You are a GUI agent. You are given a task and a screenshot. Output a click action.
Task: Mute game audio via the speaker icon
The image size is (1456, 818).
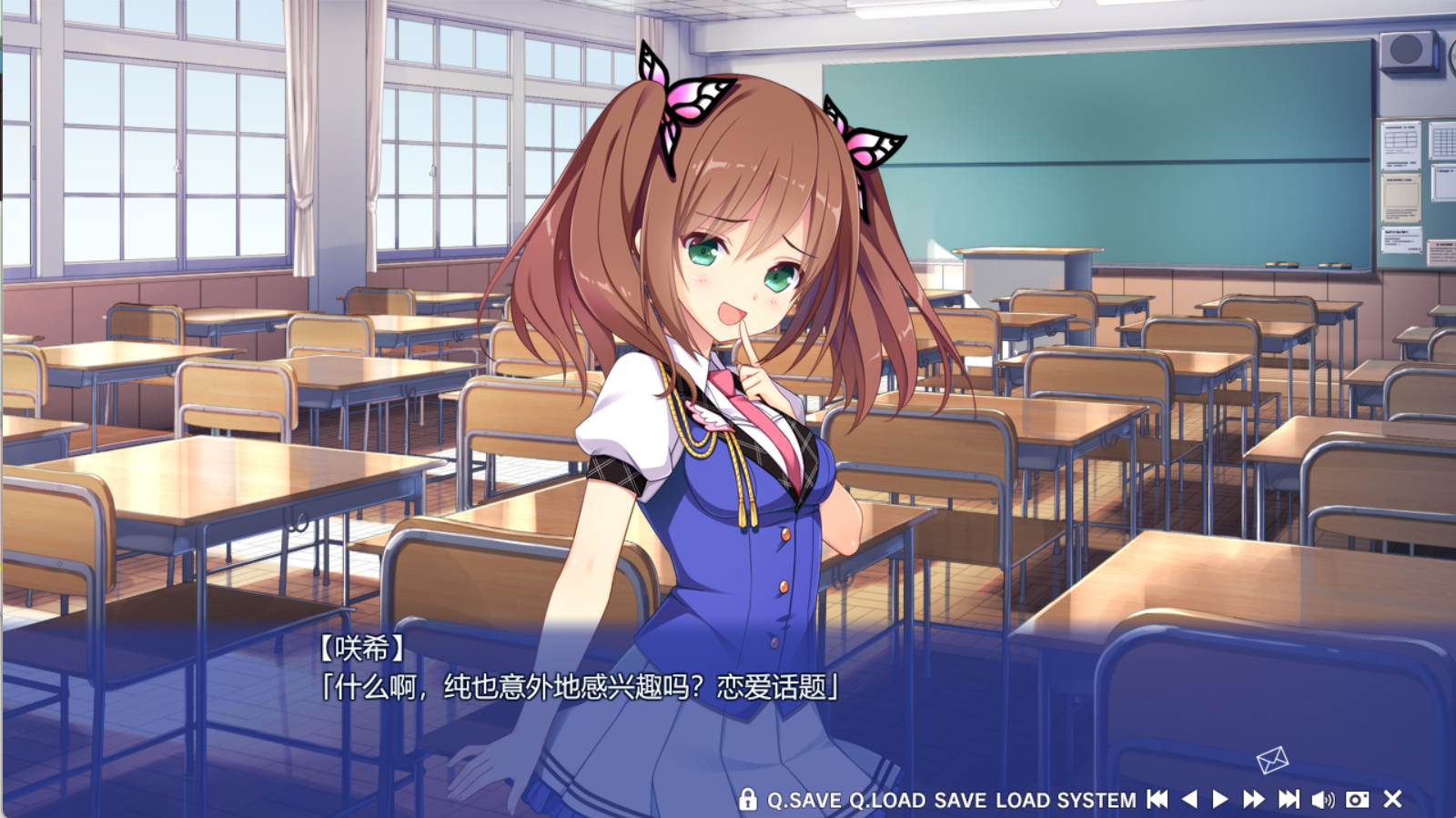[x=1322, y=801]
